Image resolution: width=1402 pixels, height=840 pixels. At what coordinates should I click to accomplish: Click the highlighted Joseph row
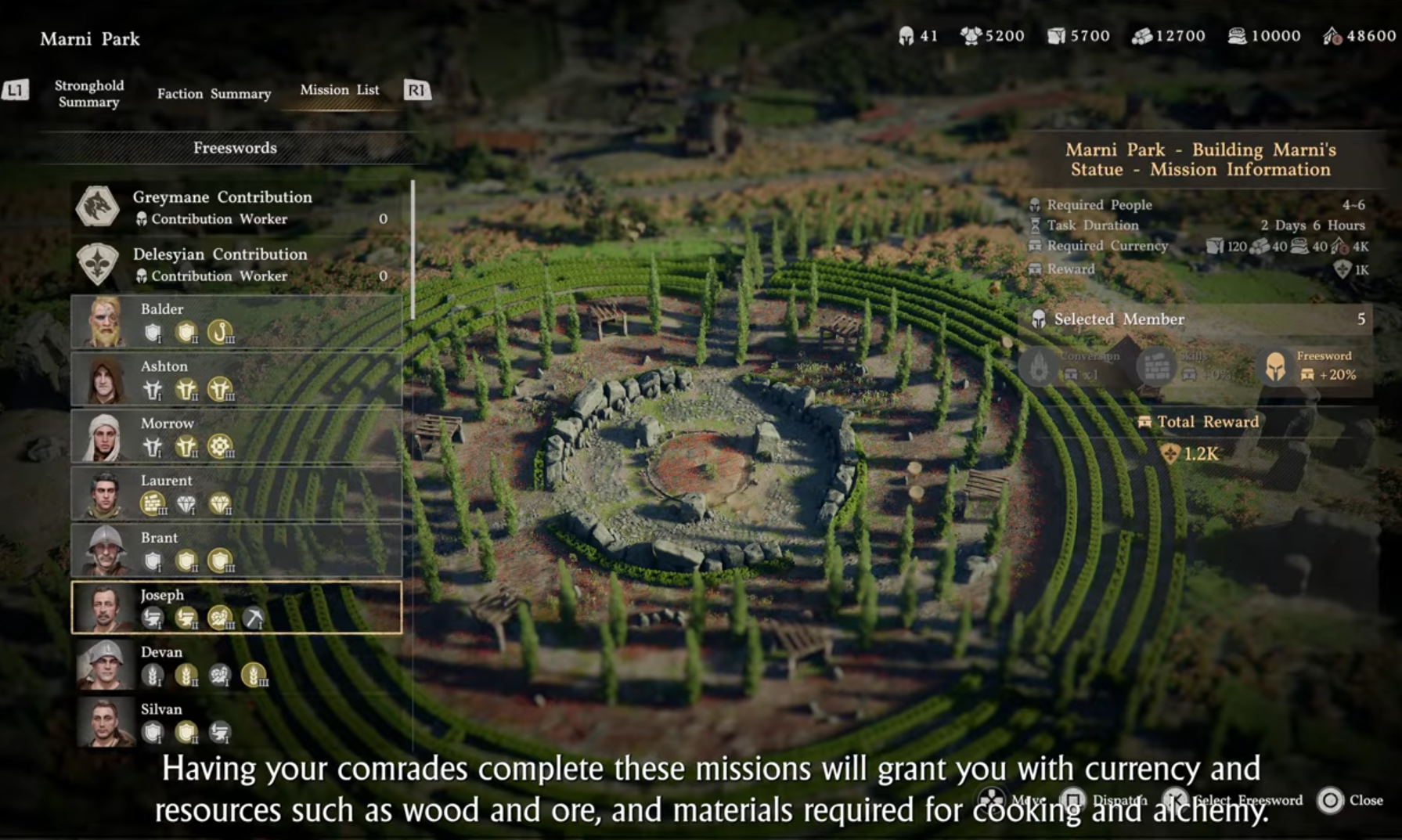pyautogui.click(x=236, y=607)
